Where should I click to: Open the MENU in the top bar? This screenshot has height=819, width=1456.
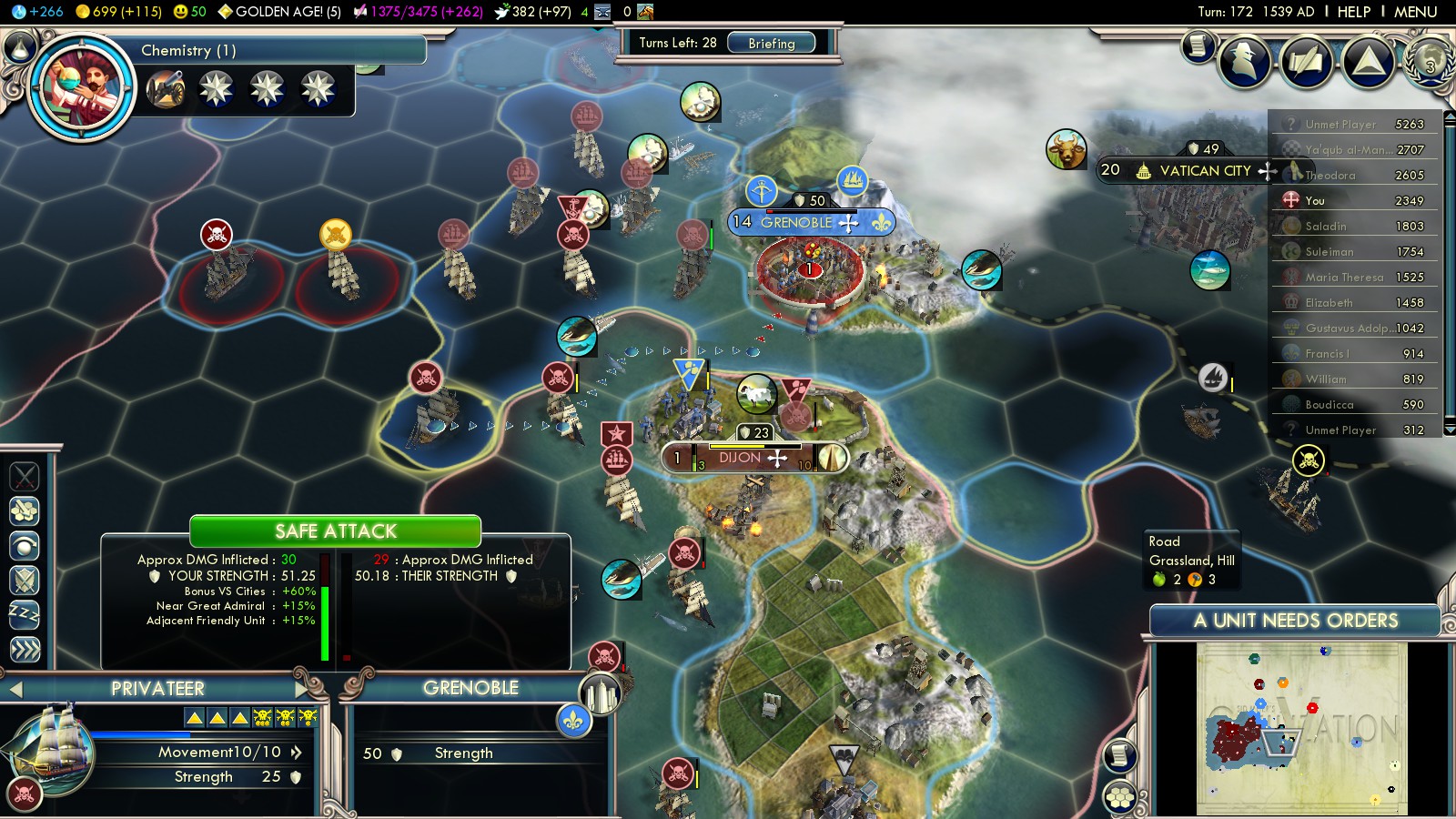pos(1415,12)
